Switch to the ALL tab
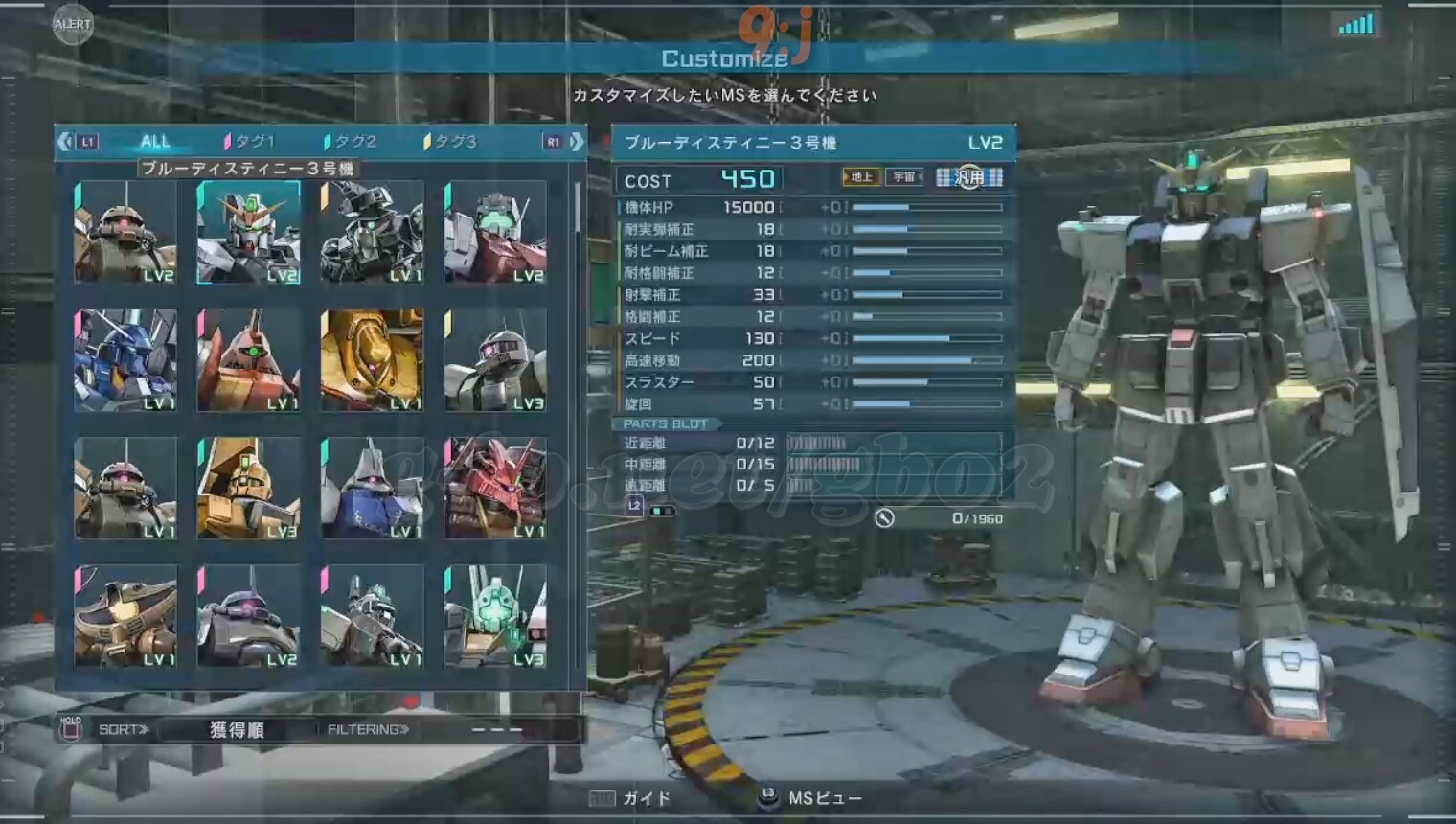Screen dimensions: 1456x824 coord(154,142)
